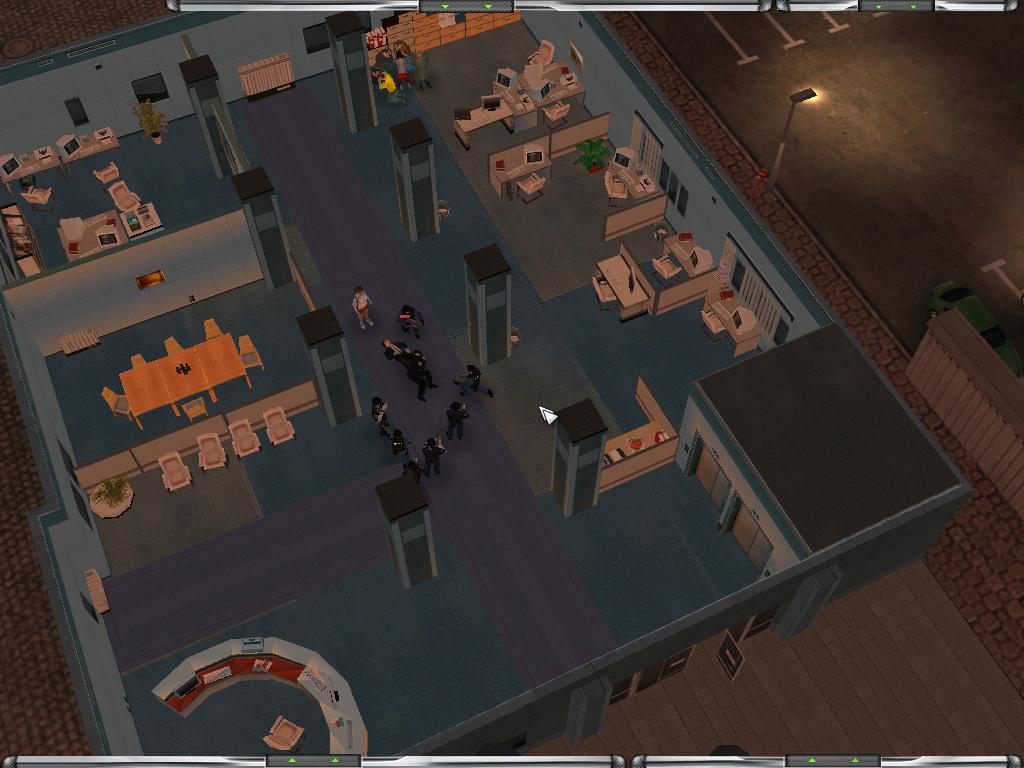Image resolution: width=1024 pixels, height=768 pixels.
Task: Open the collapsed panel on the bottom-left bar
Action: point(313,761)
